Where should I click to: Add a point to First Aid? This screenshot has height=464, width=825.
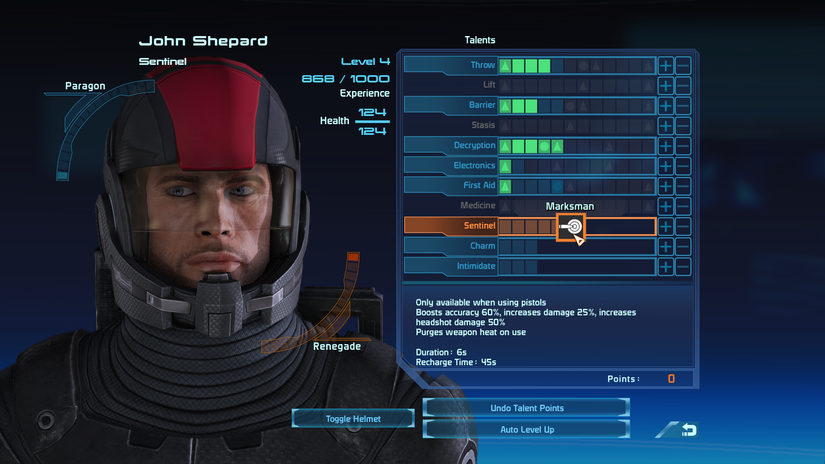666,186
